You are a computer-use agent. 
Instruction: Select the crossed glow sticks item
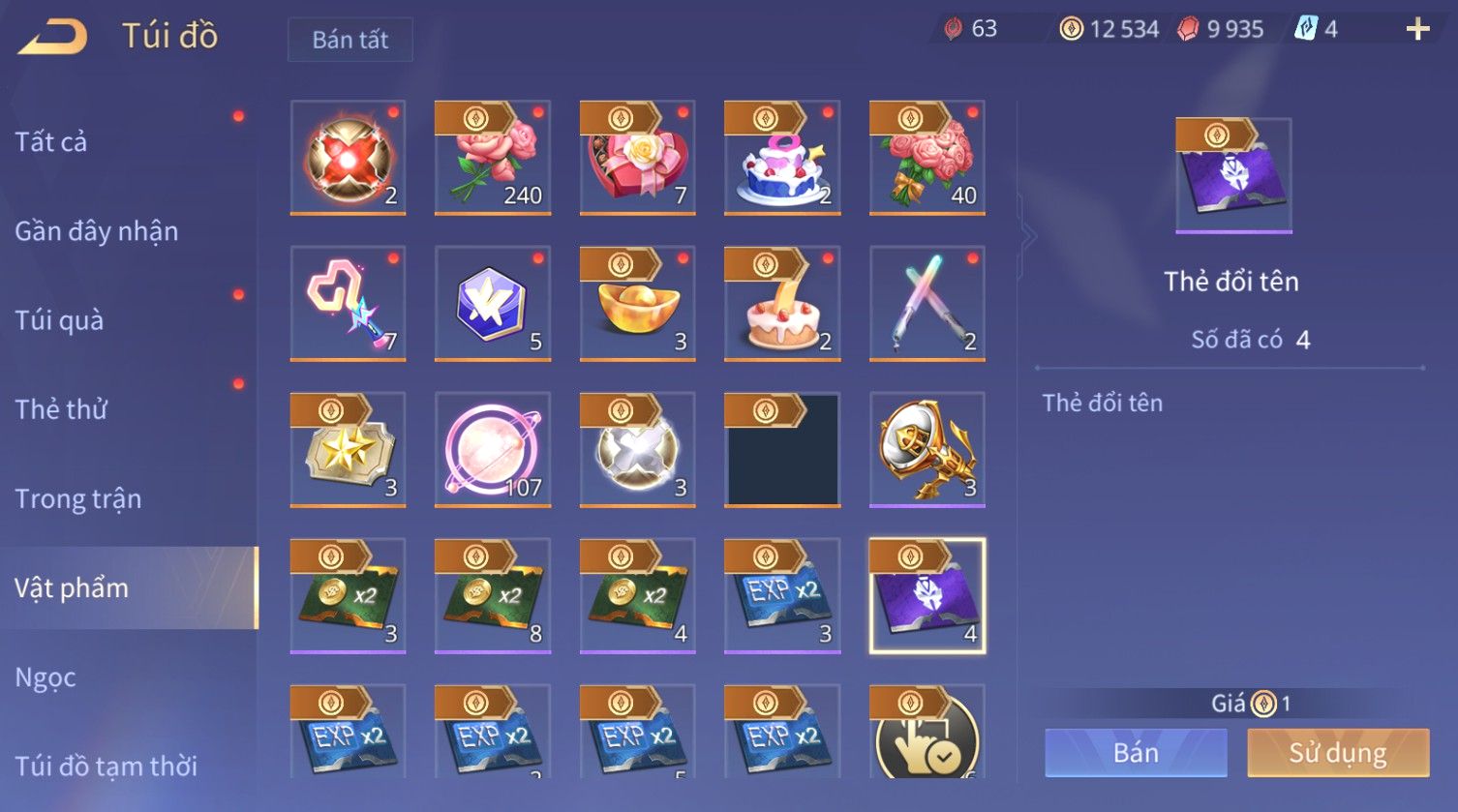coord(926,304)
